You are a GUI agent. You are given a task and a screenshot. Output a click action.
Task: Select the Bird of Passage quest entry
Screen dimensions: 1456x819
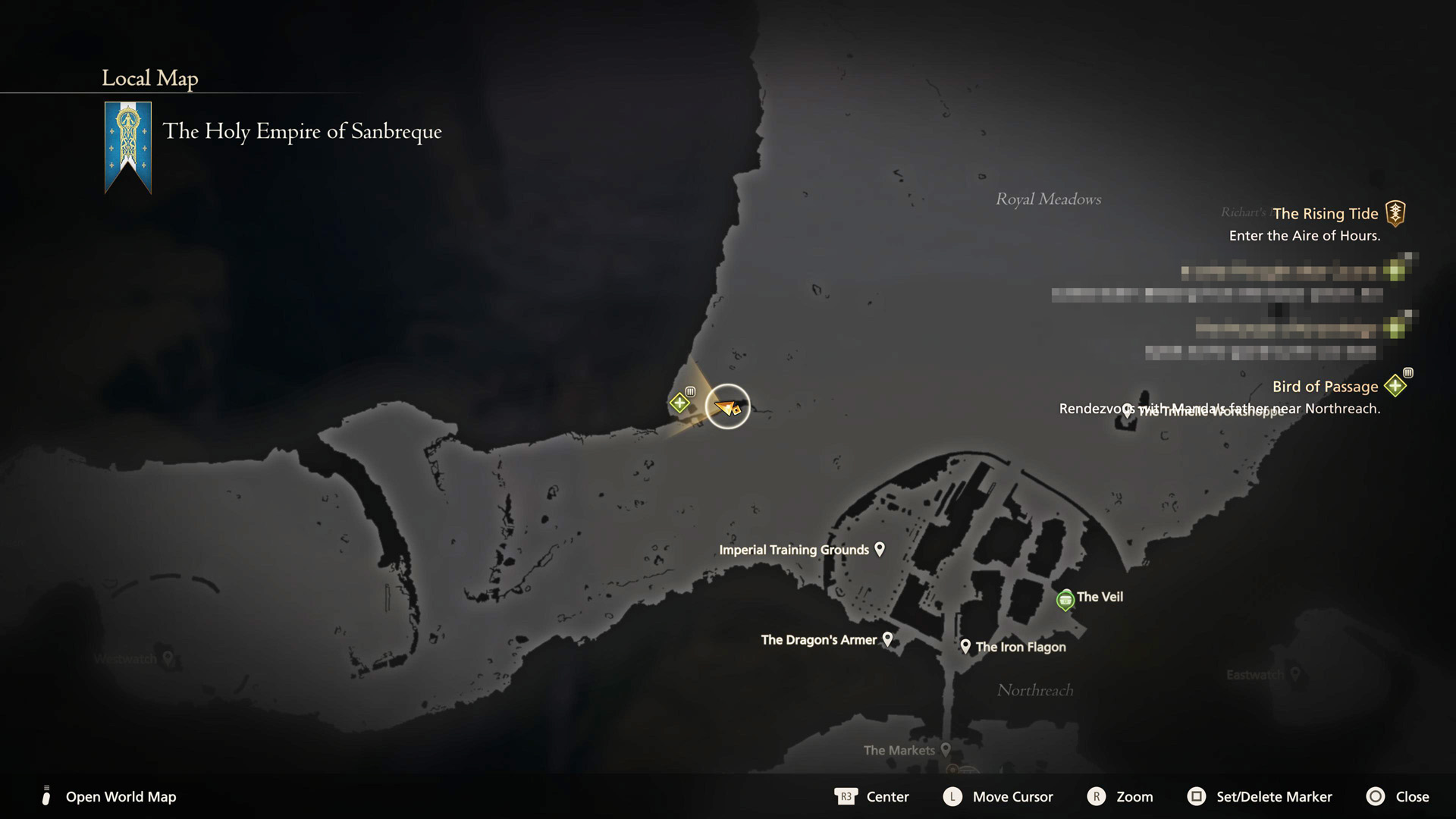point(1325,387)
